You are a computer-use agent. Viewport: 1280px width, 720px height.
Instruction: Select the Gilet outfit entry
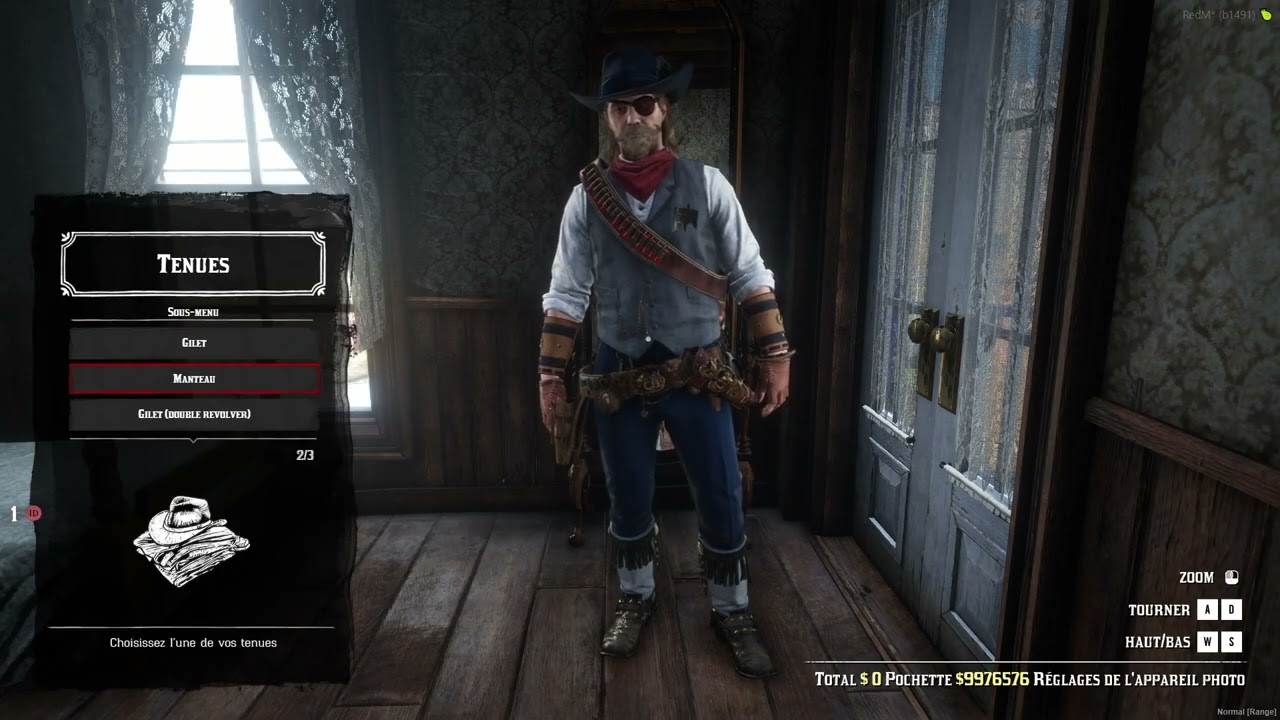click(x=194, y=343)
